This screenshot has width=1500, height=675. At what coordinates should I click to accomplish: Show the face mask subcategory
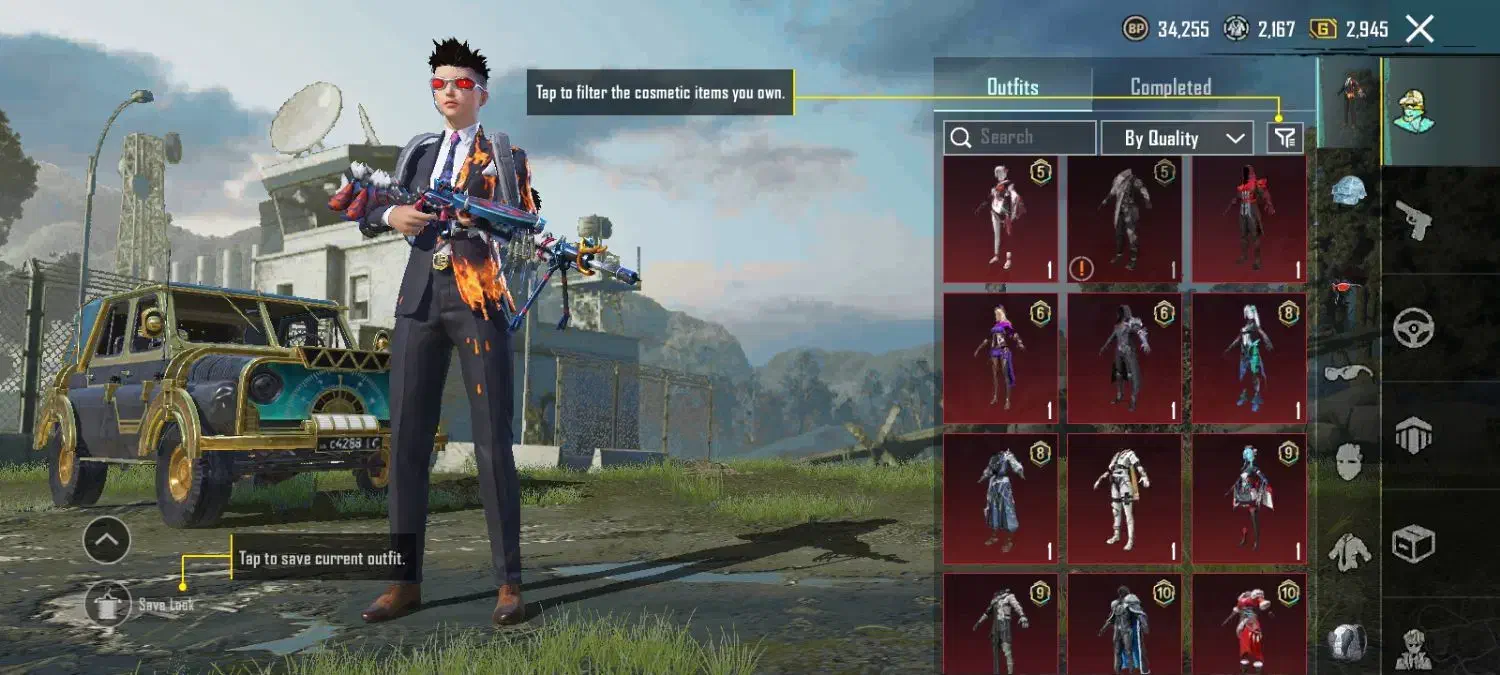pyautogui.click(x=1347, y=461)
